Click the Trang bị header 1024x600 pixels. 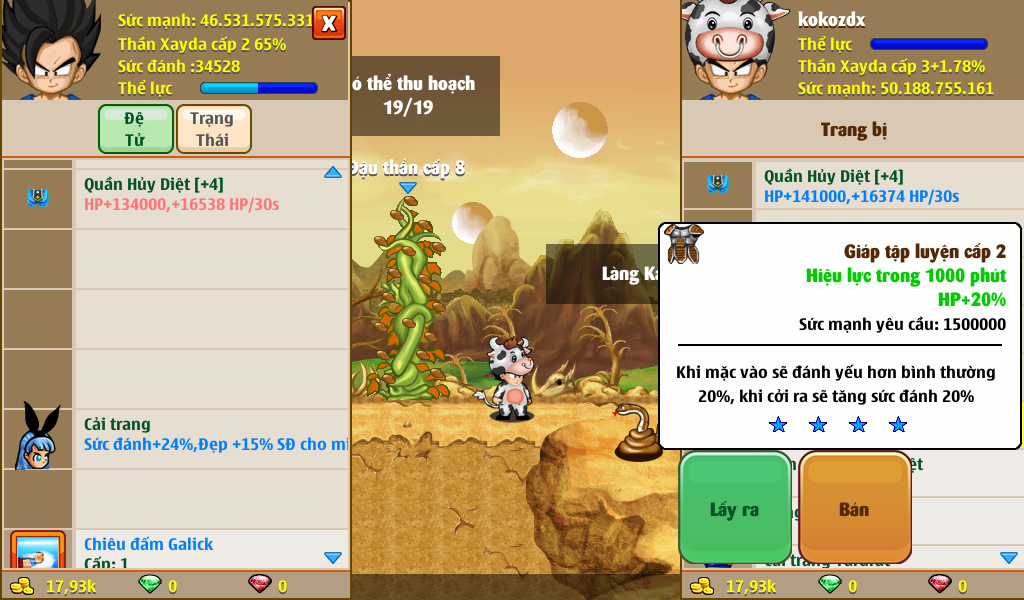pos(853,130)
